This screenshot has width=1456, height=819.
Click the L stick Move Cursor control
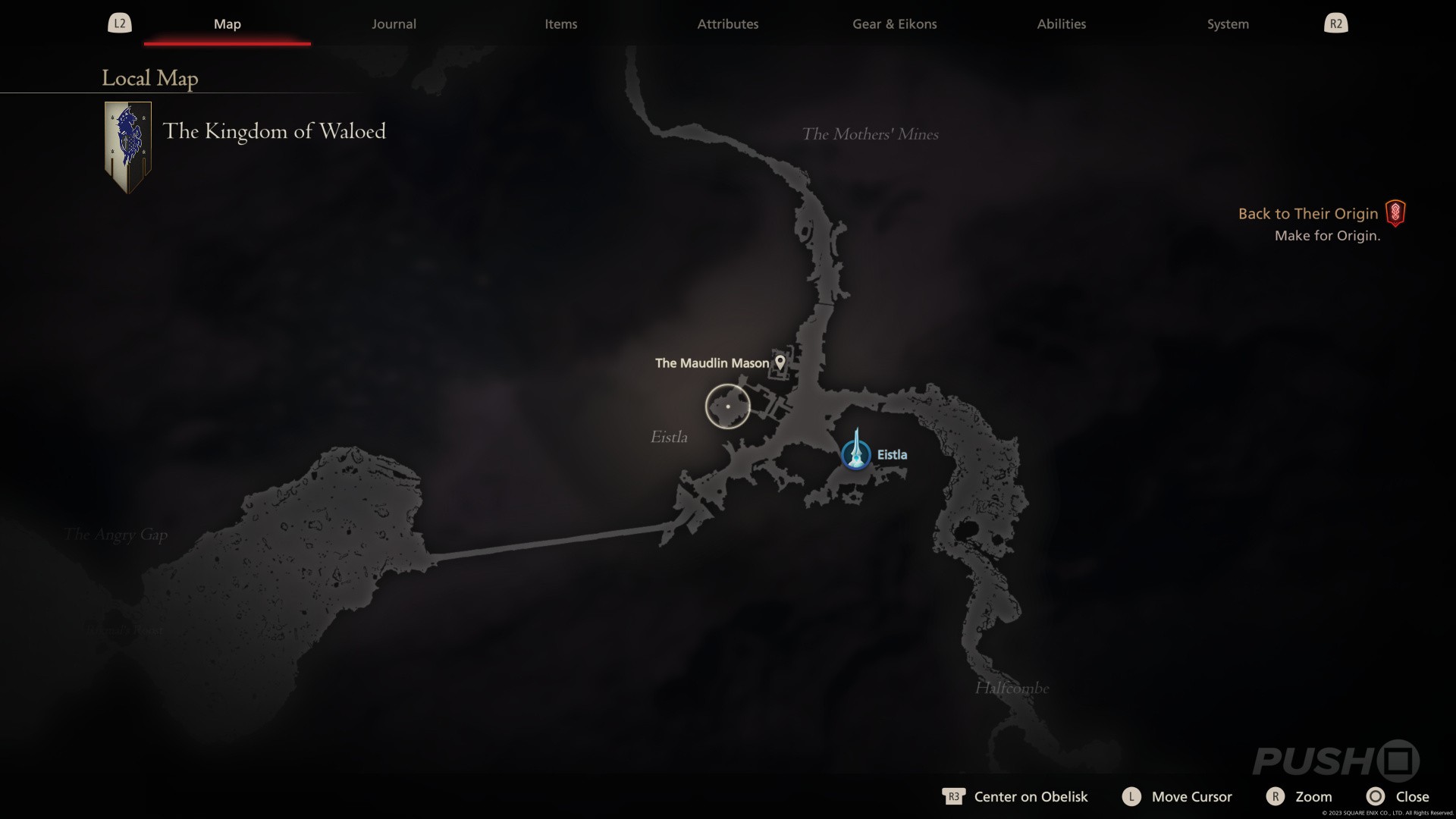(x=1191, y=796)
